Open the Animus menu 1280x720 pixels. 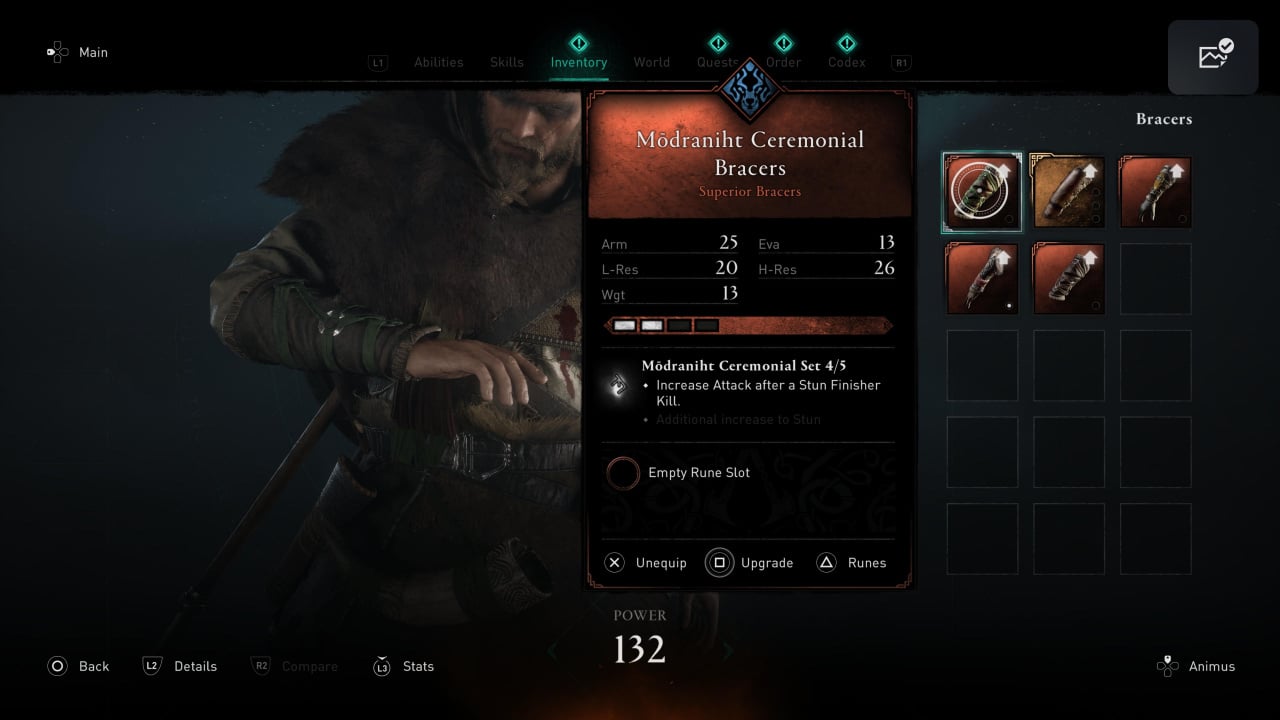click(1196, 666)
